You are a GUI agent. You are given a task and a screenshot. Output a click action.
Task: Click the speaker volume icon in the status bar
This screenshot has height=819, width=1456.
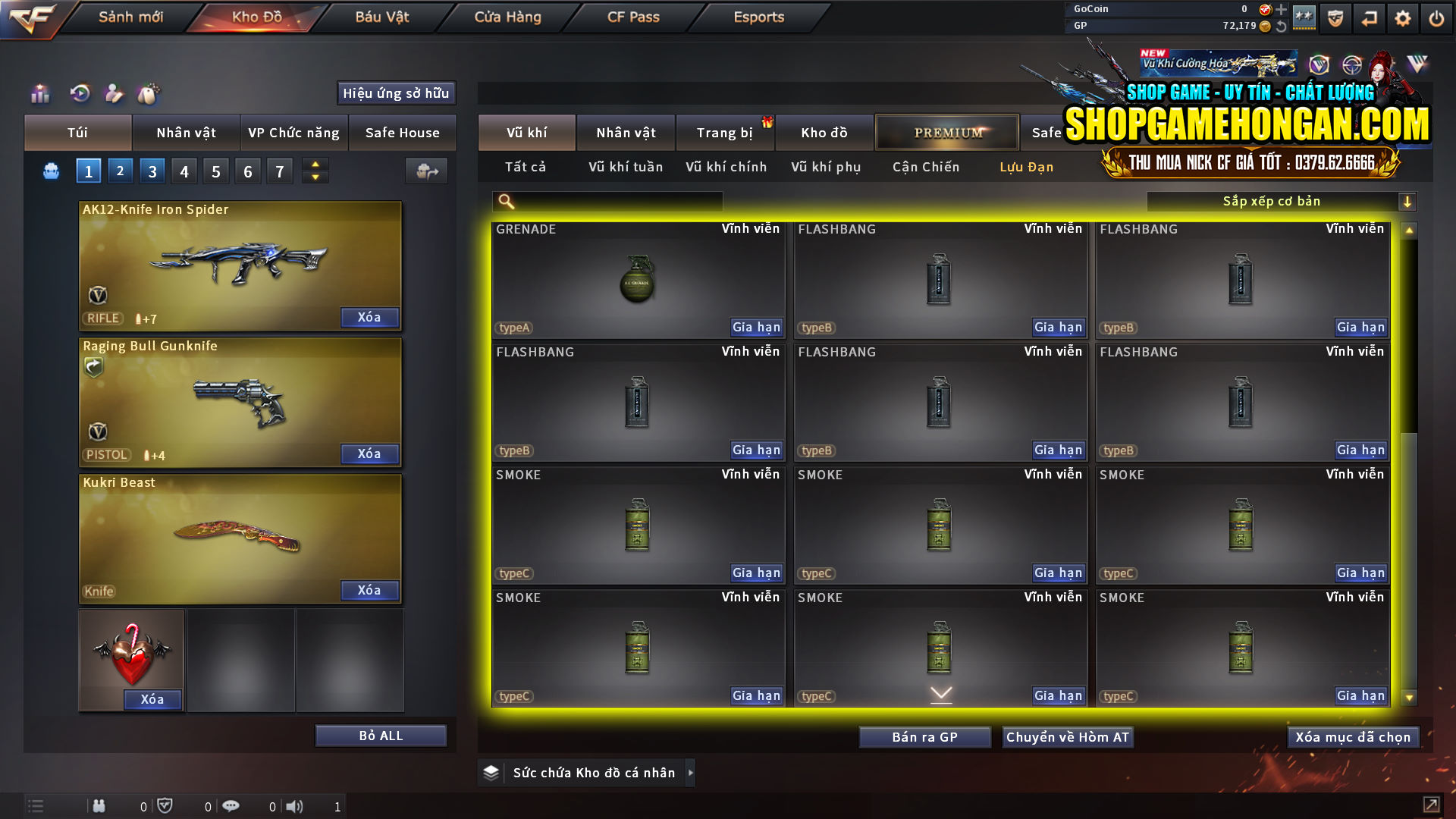coord(295,805)
